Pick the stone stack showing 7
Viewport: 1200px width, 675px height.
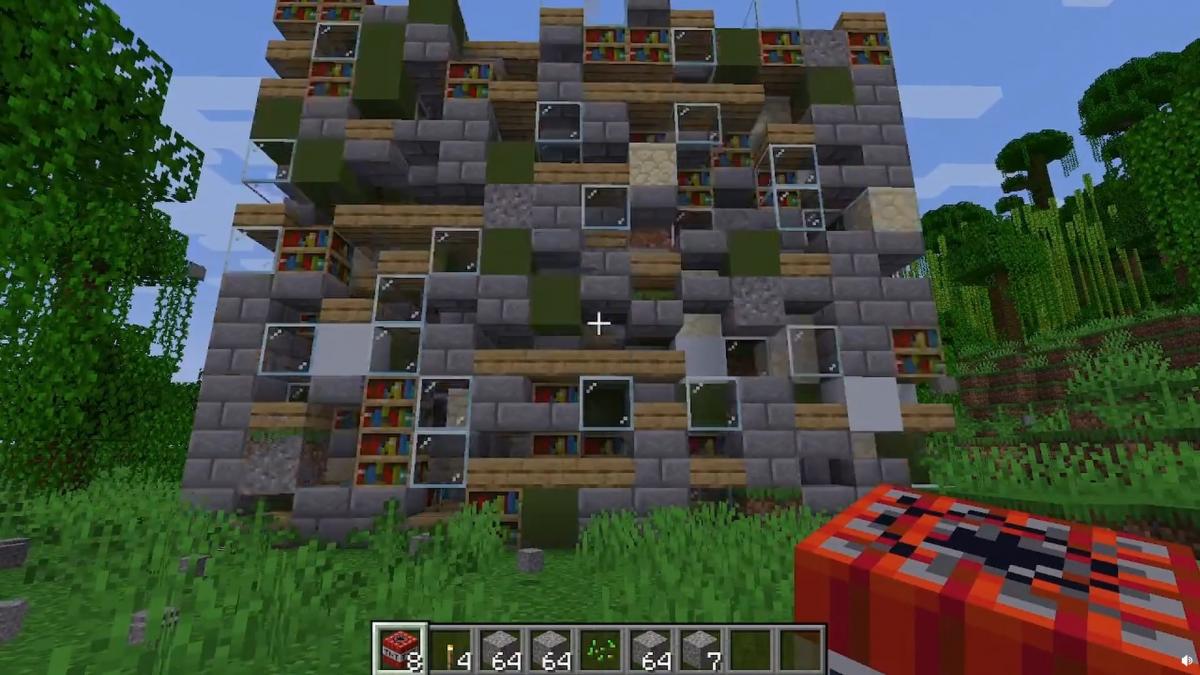(x=701, y=648)
